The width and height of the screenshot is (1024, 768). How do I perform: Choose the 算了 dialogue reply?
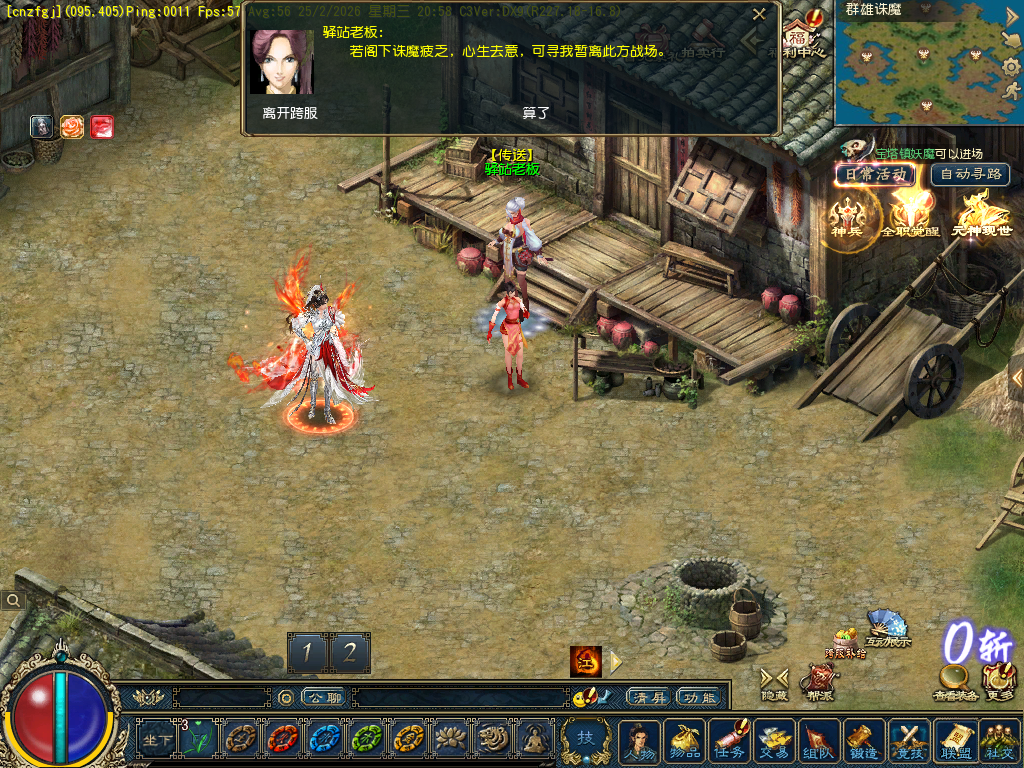536,113
